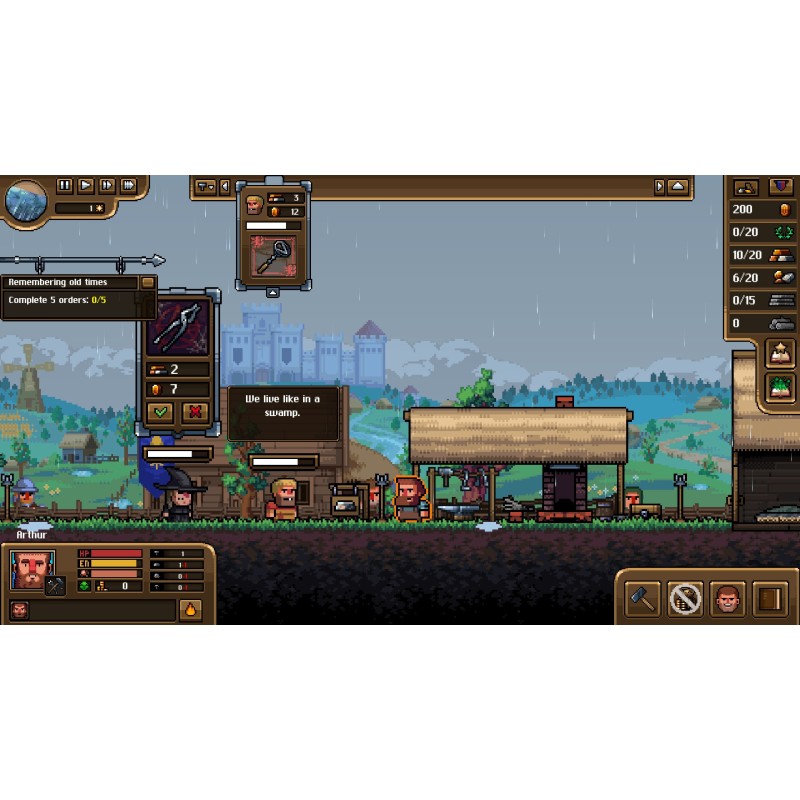800x800 pixels.
Task: Switch to triple fast-forward speed
Action: (x=128, y=186)
